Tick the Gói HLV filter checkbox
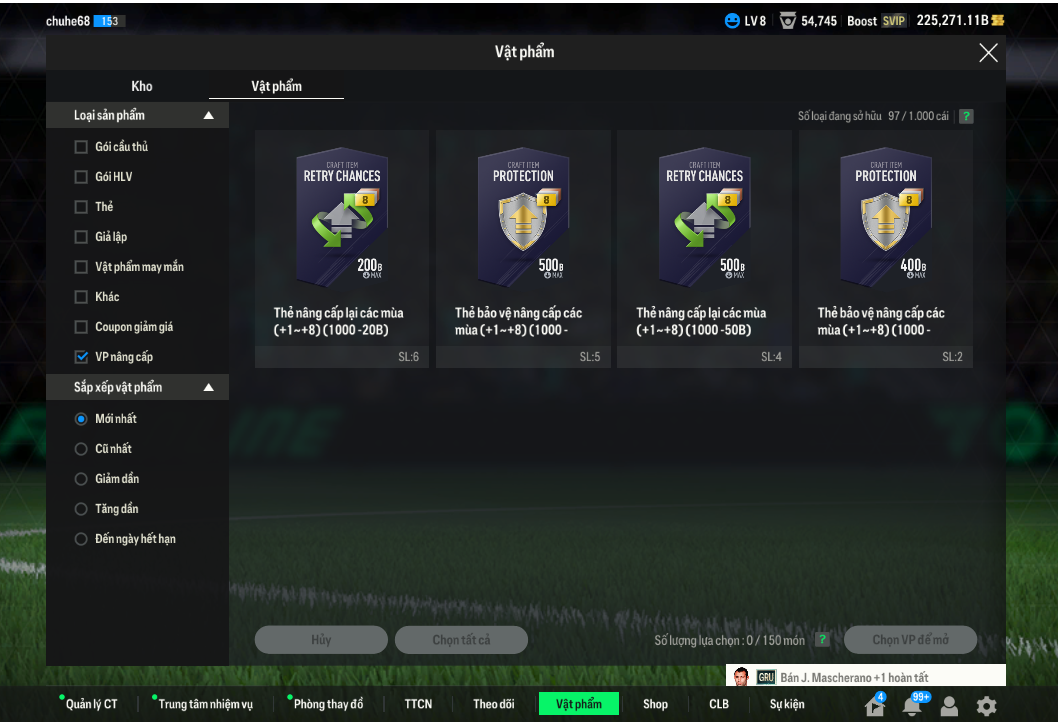Screen dimensions: 1058x722 click(81, 177)
